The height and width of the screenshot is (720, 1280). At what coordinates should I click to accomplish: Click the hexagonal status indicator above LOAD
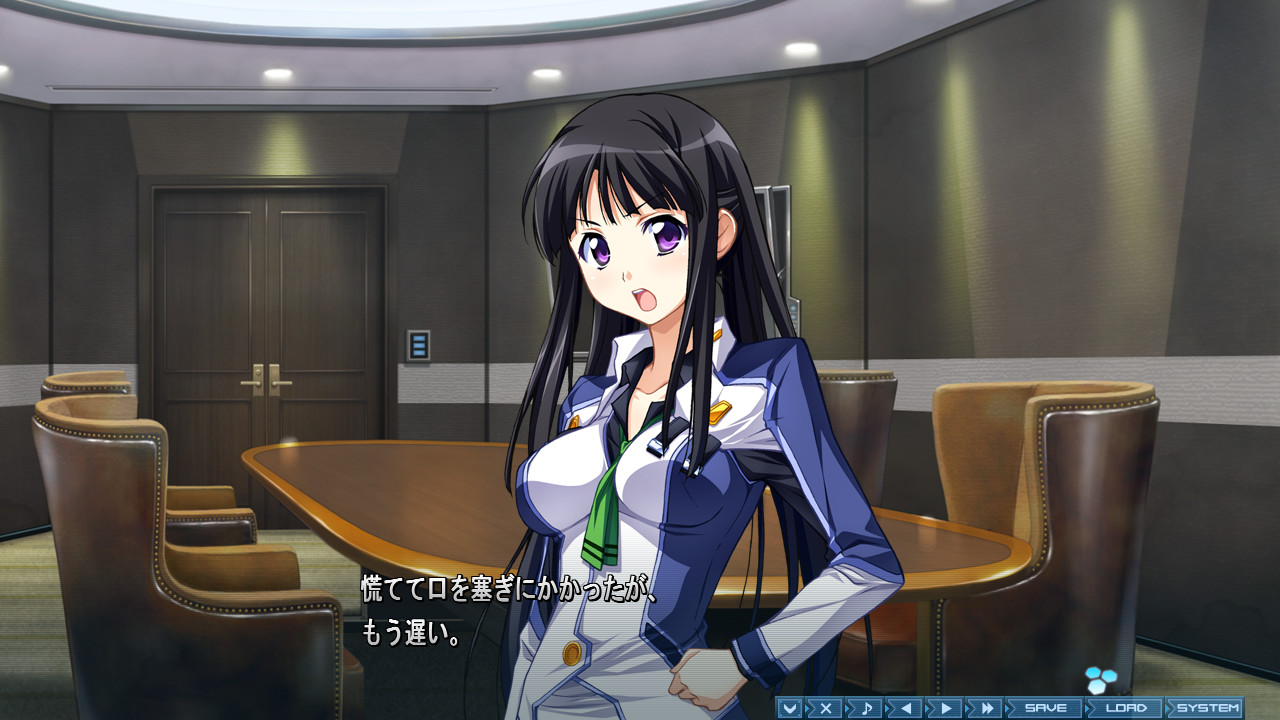1100,678
